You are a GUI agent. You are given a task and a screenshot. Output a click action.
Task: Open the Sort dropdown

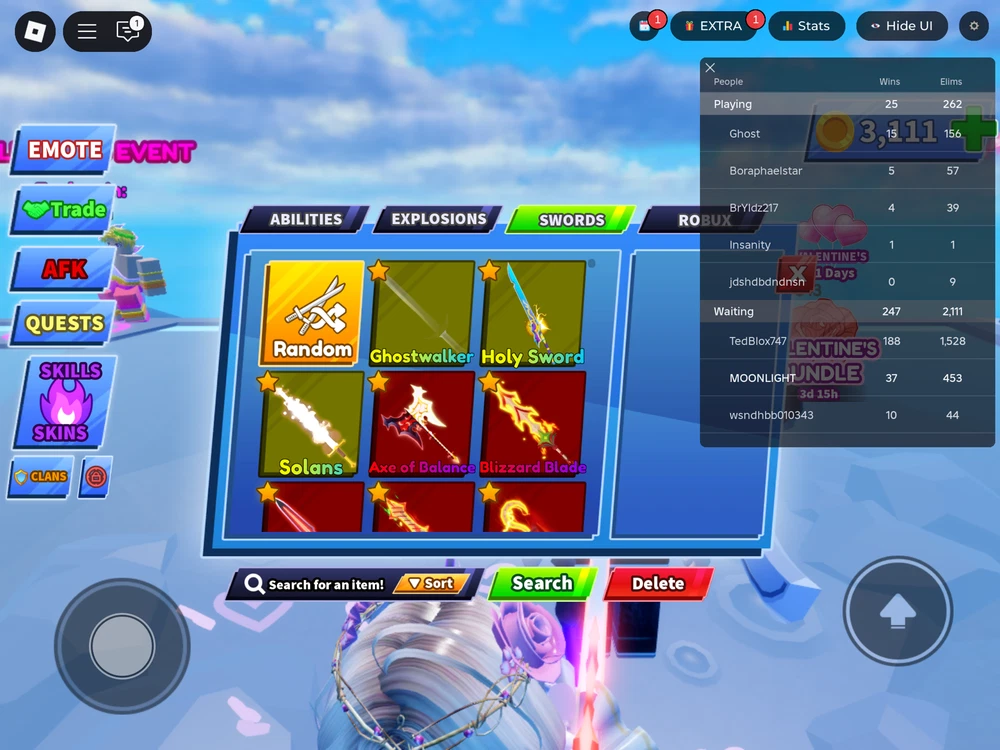(x=431, y=584)
